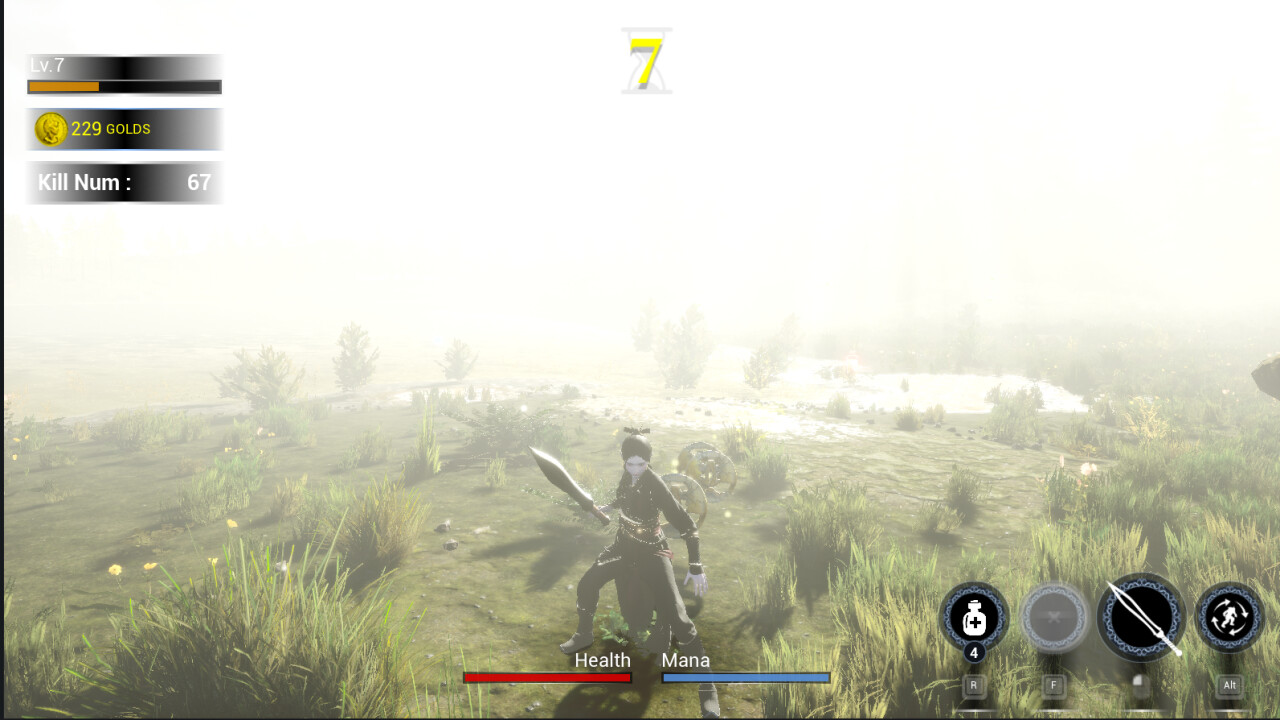Click the Alt keybind label
1280x720 pixels.
1228,685
